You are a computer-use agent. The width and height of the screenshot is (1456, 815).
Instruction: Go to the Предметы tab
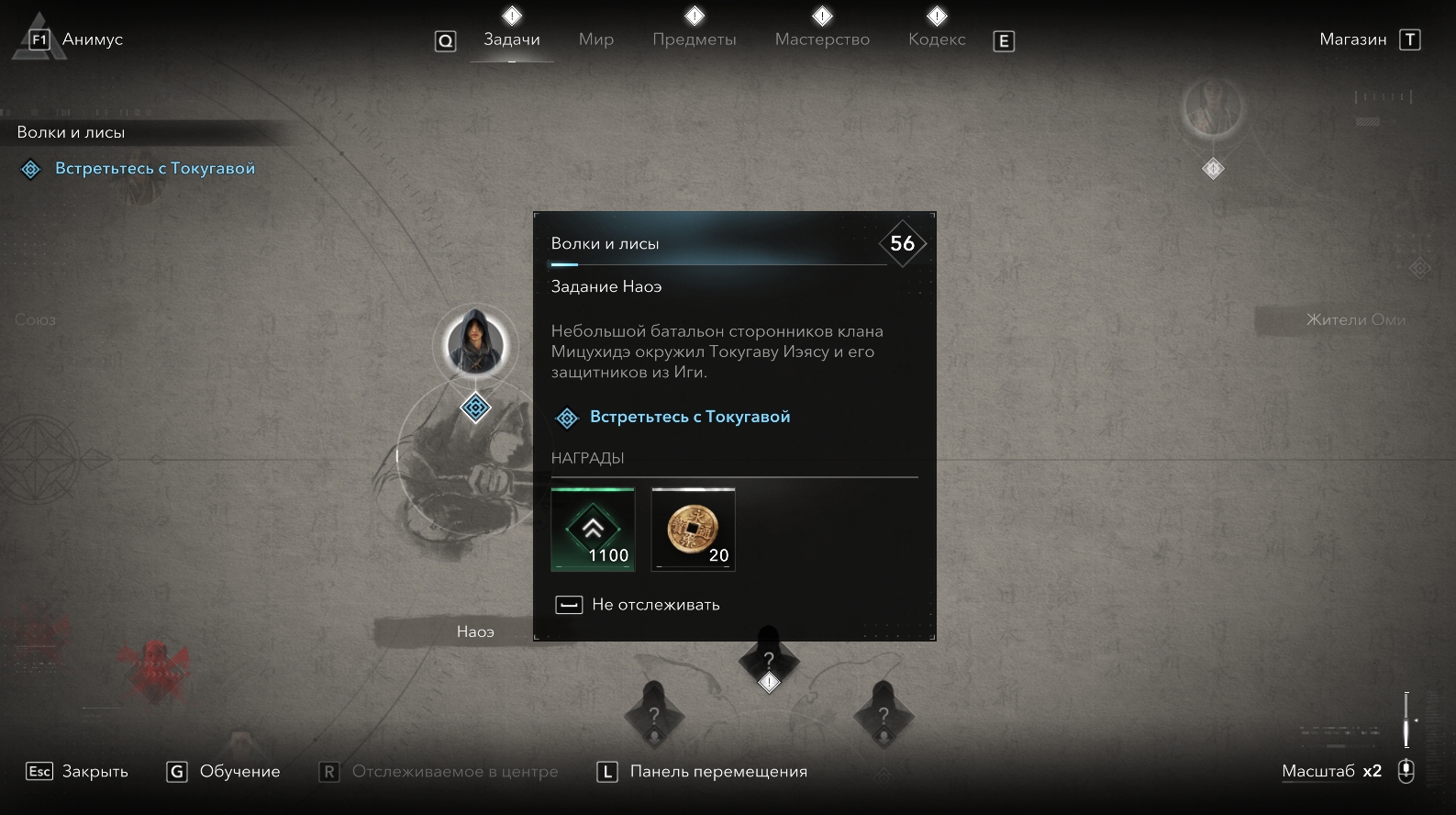[x=695, y=39]
